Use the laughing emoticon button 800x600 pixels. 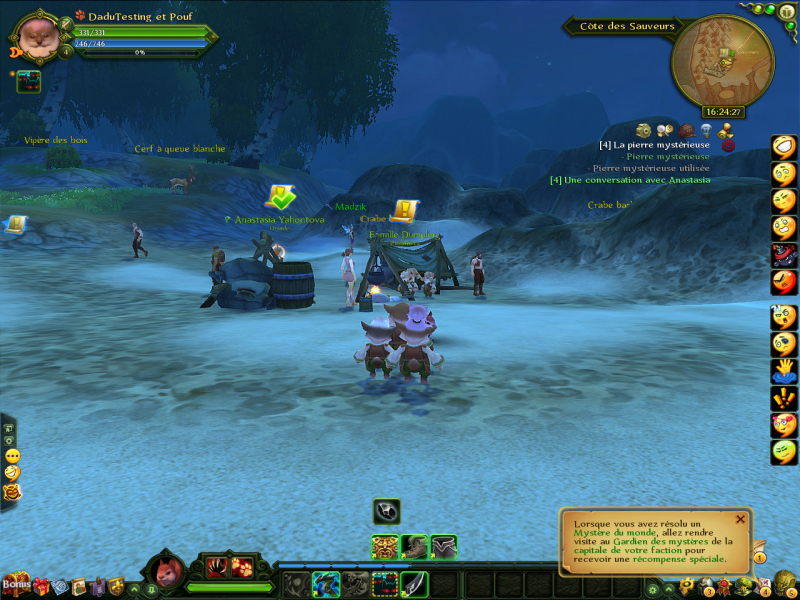784,148
